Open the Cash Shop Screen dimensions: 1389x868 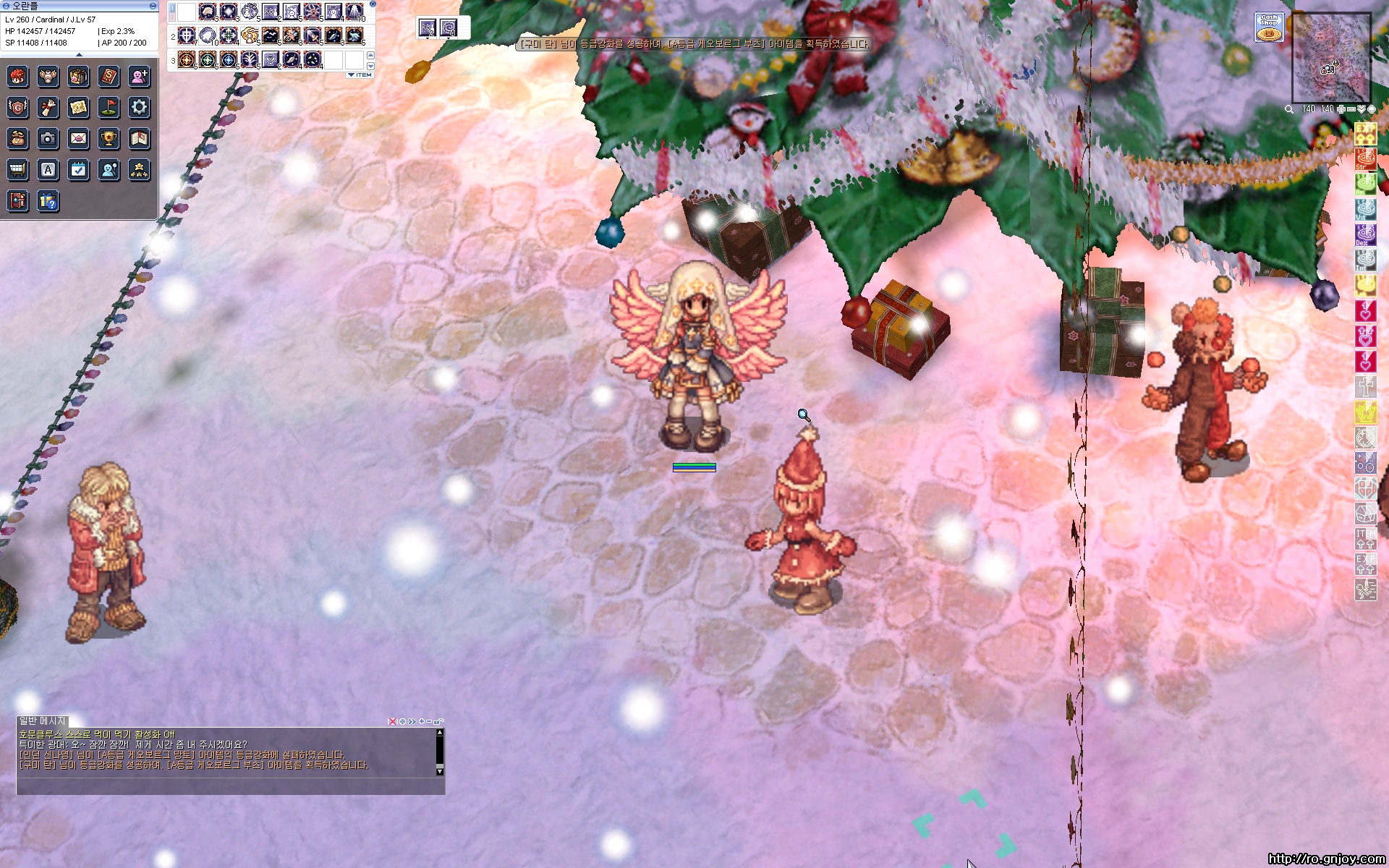pyautogui.click(x=1269, y=27)
